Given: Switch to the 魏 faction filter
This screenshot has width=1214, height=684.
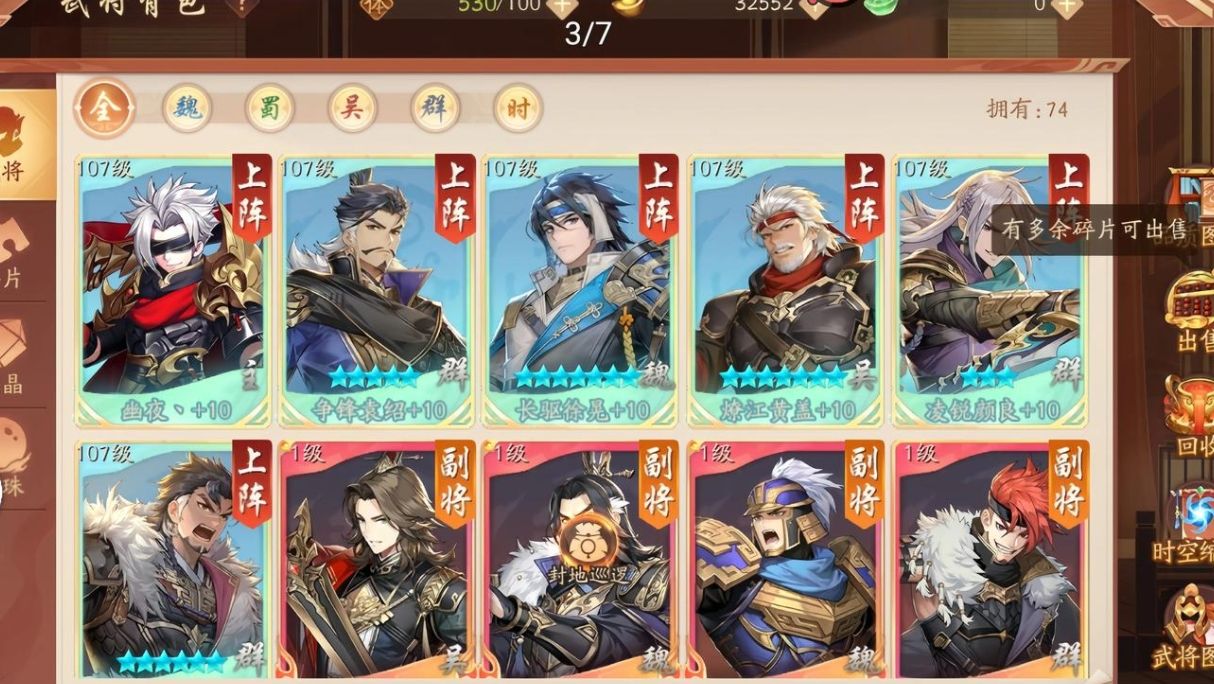Looking at the screenshot, I should [187, 108].
